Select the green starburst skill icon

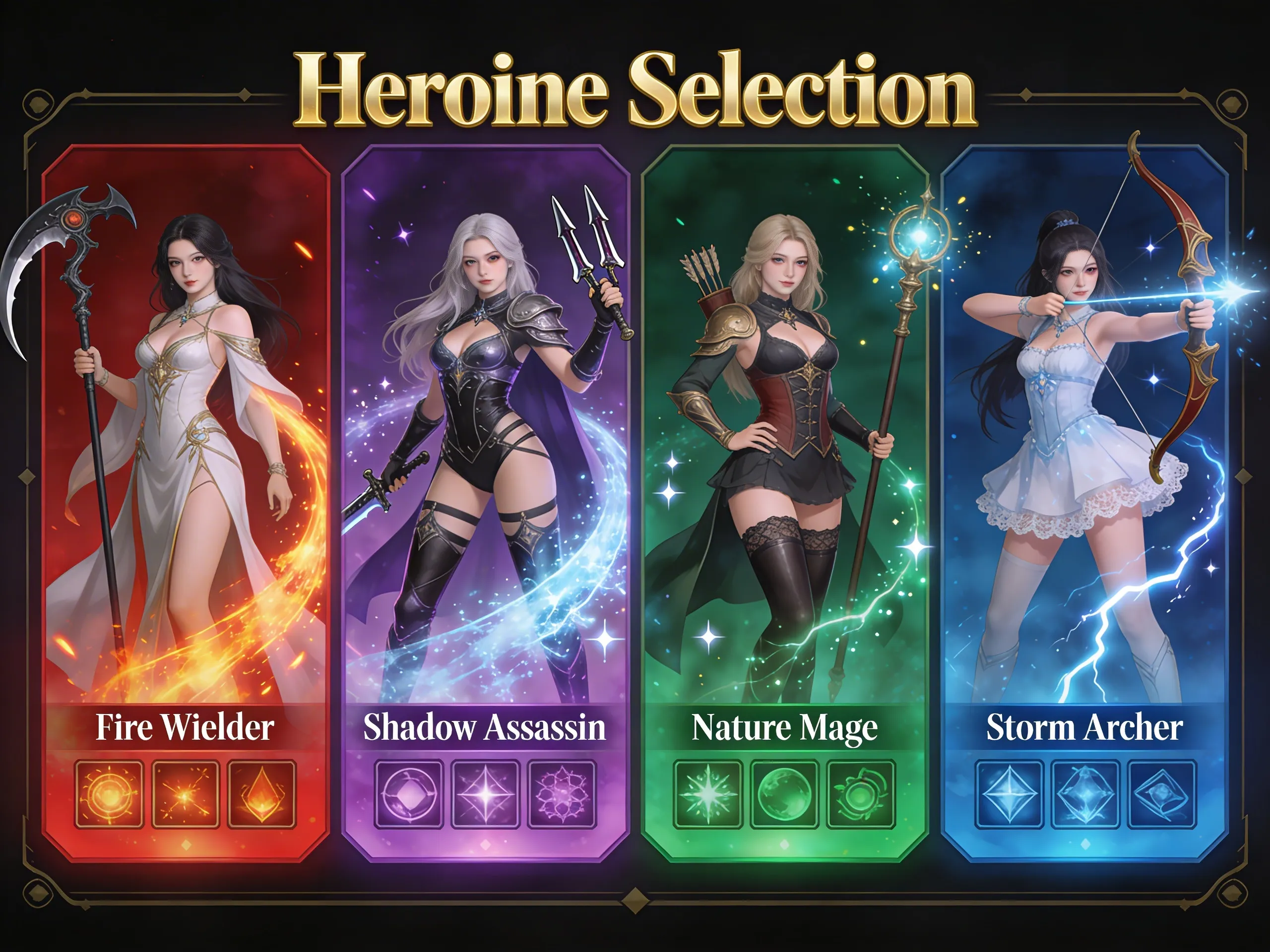[x=708, y=794]
